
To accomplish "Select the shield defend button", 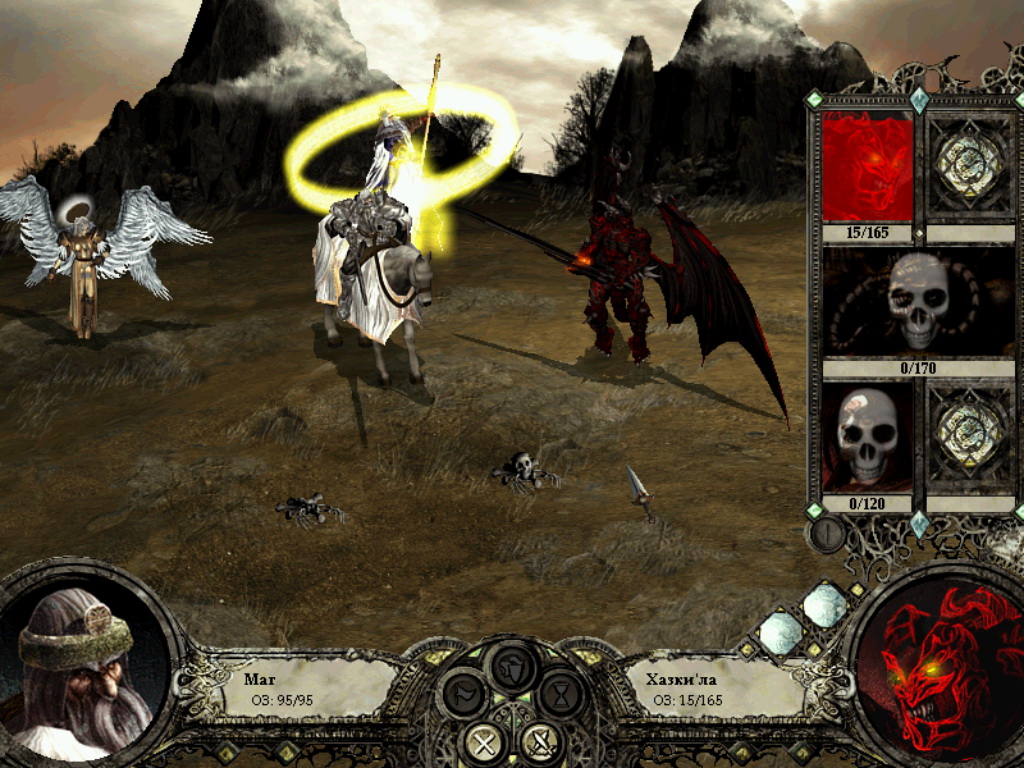I will pyautogui.click(x=513, y=667).
